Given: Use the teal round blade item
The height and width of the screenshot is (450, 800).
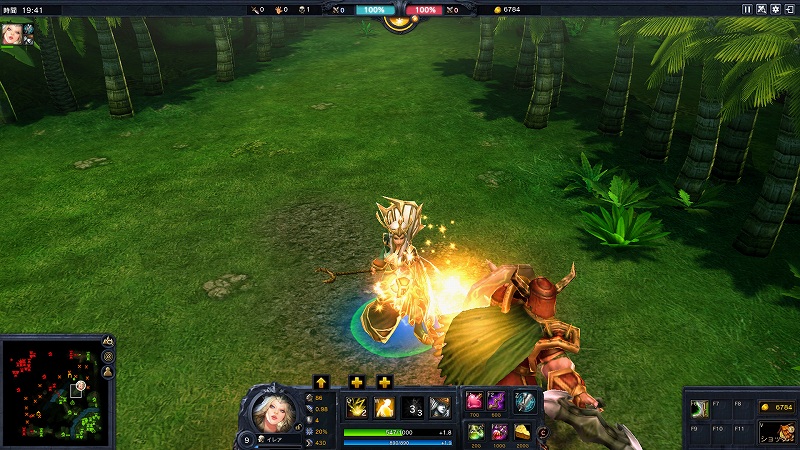Looking at the screenshot, I should tap(524, 401).
